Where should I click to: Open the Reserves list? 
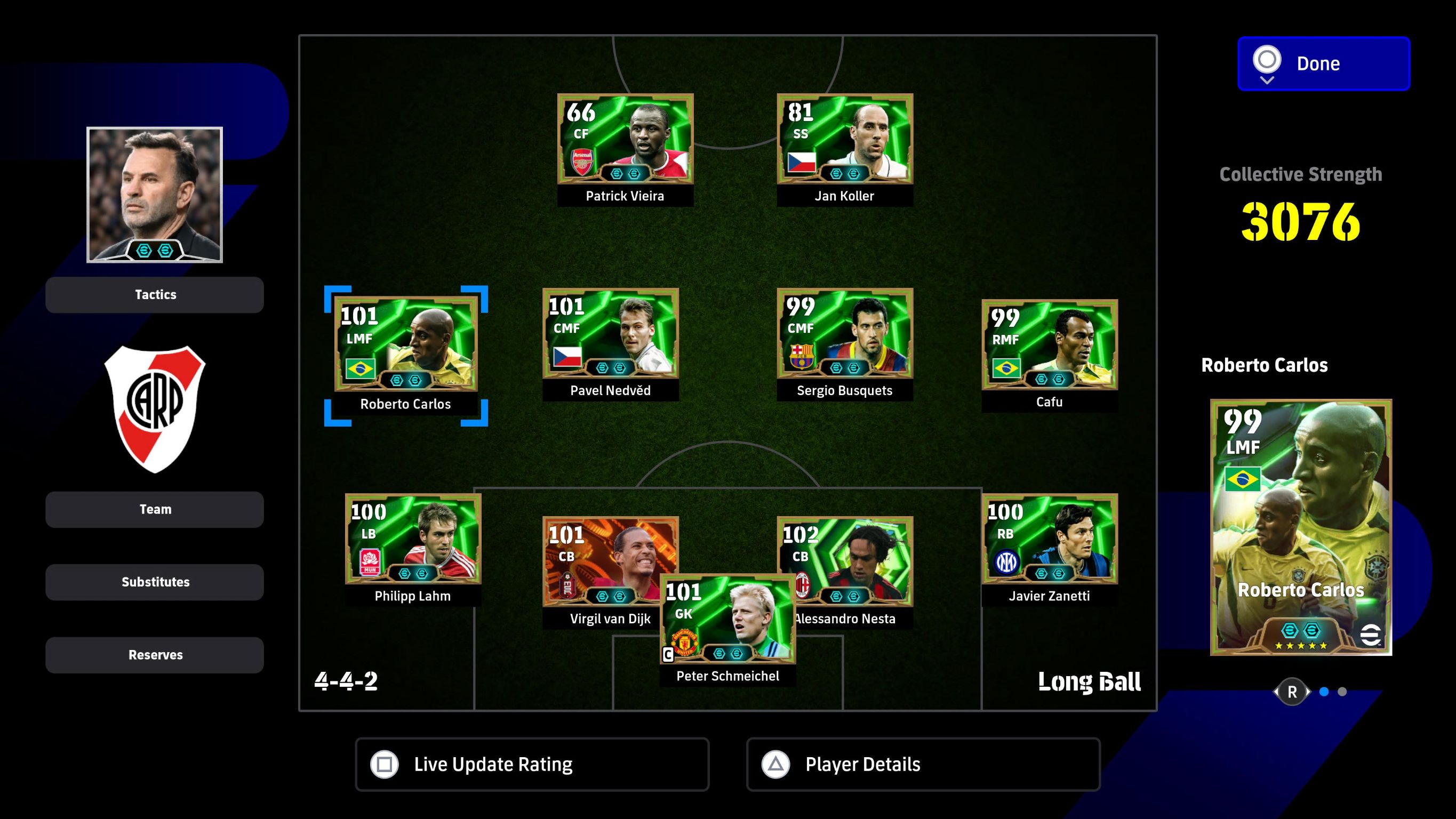[154, 655]
